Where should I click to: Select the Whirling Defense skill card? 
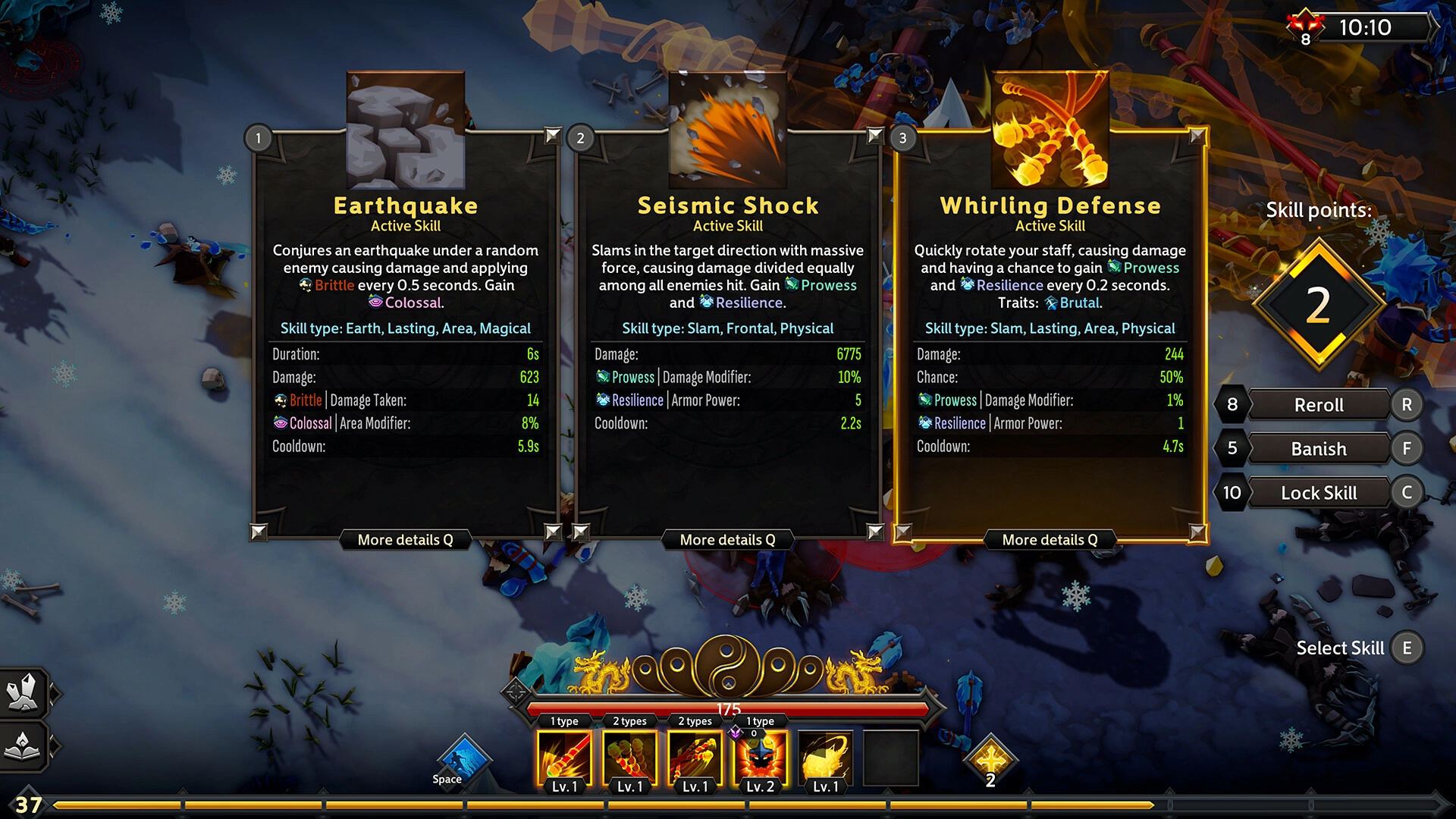pyautogui.click(x=1050, y=334)
